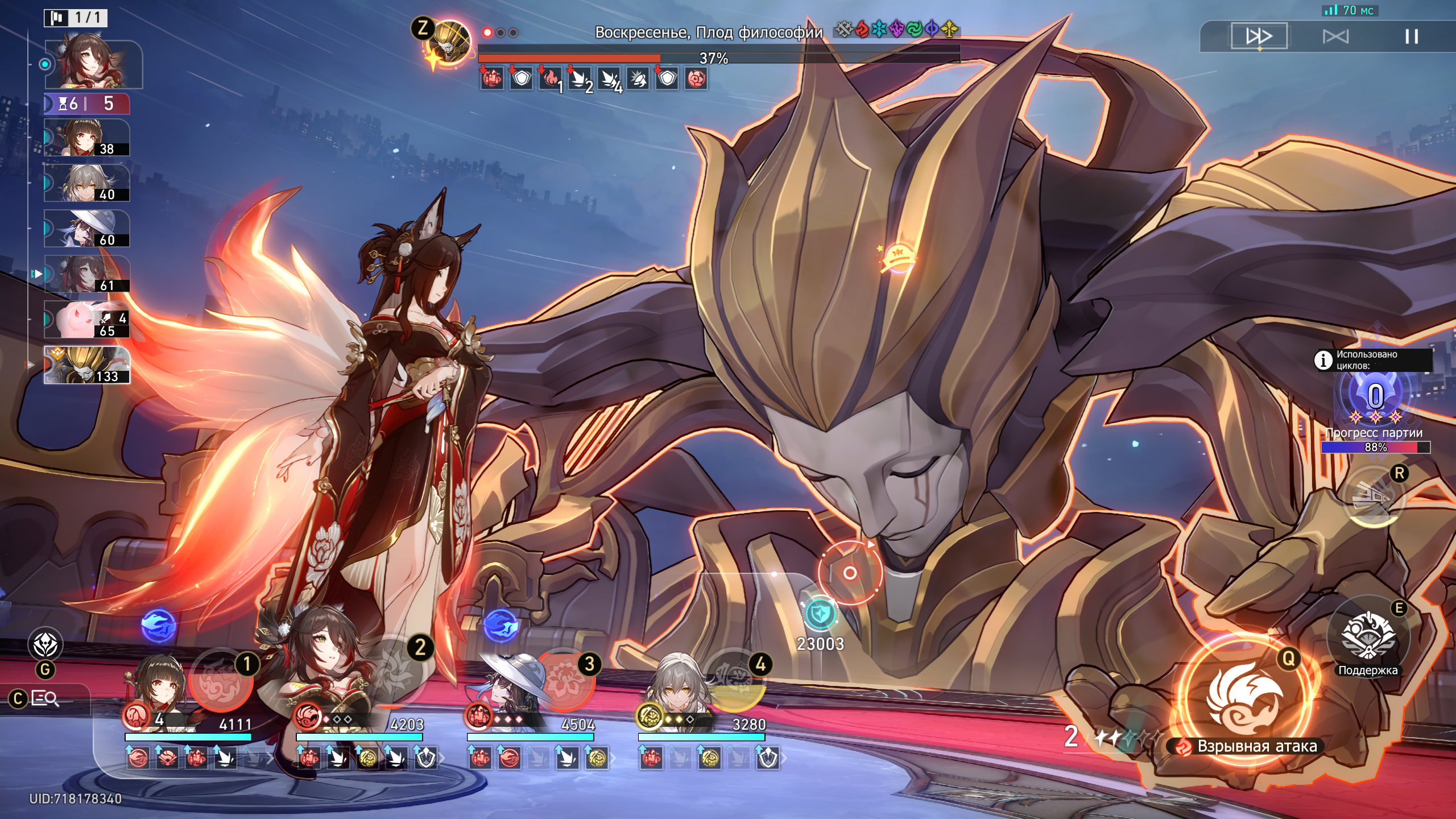Viewport: 1456px width, 819px height.
Task: Inspect the boss's debuff status row
Action: (594, 79)
